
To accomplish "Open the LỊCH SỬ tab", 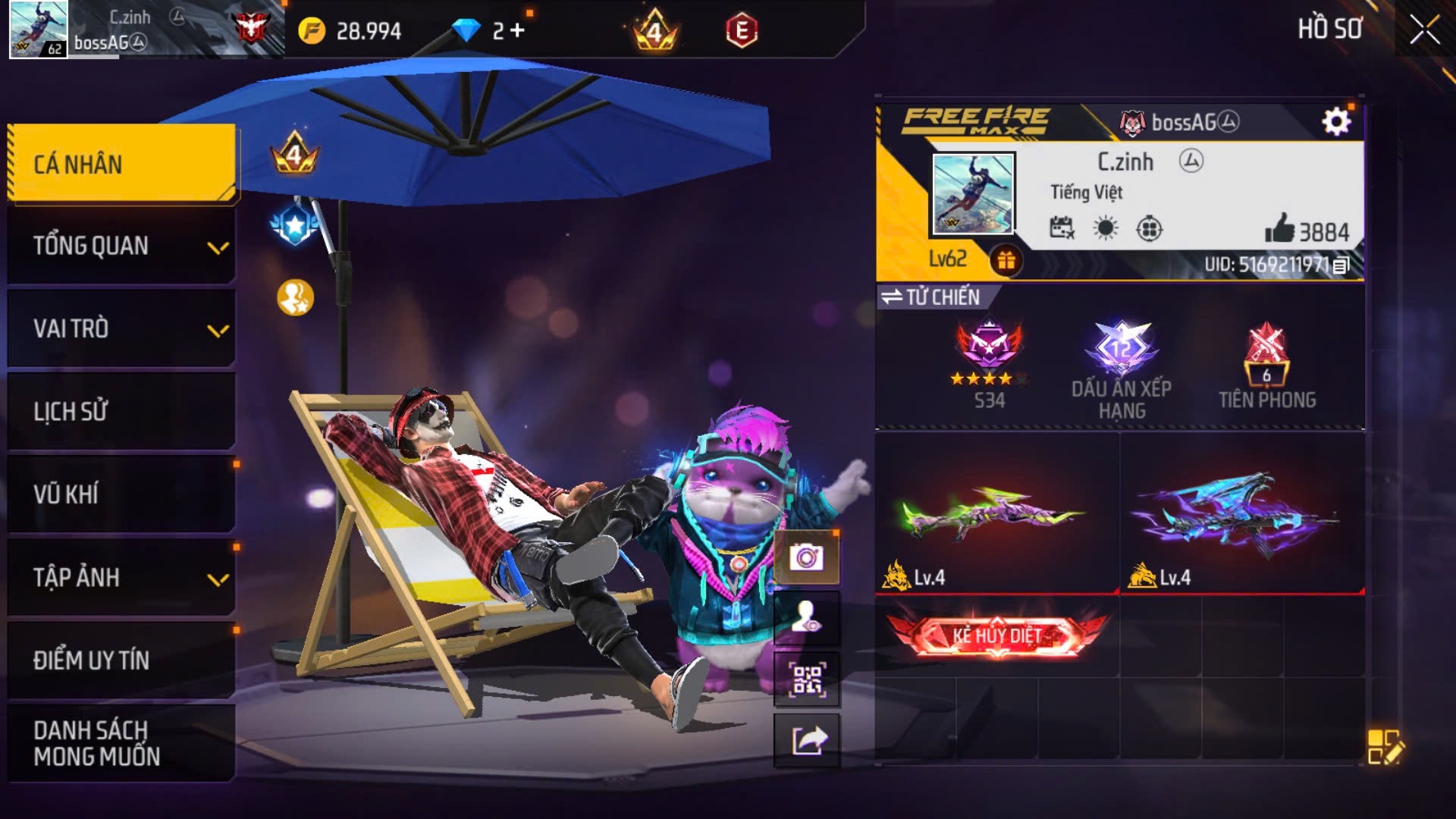I will tap(121, 412).
